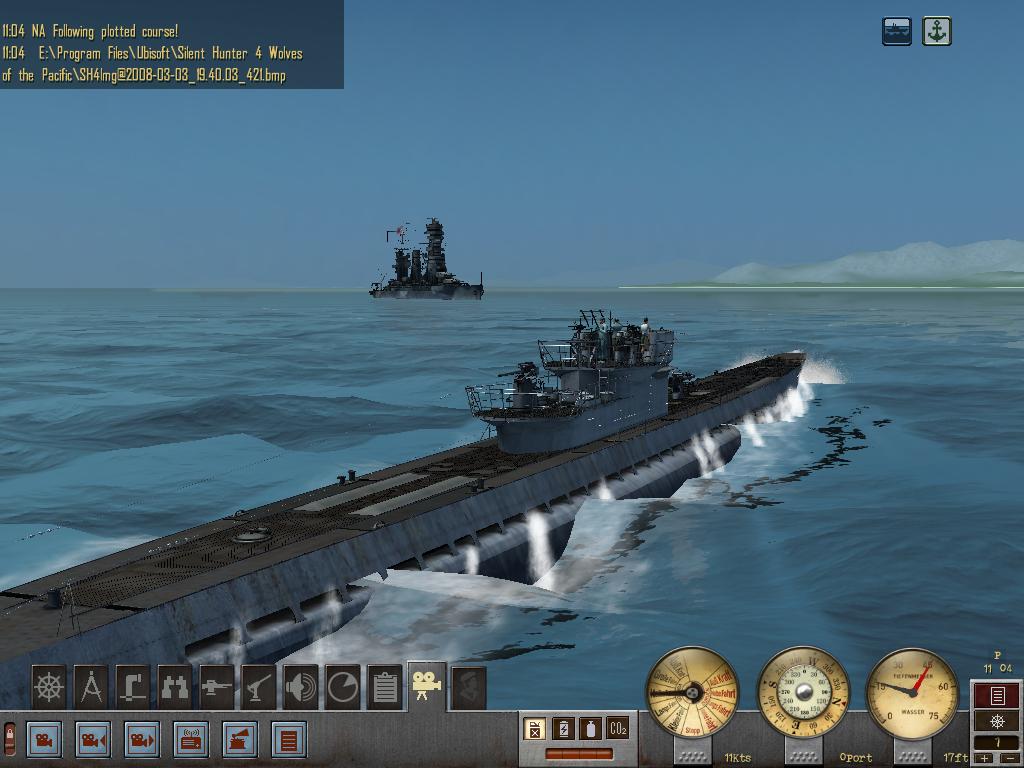Click the depth gauge dial
Image resolution: width=1024 pixels, height=768 pixels.
[x=912, y=693]
